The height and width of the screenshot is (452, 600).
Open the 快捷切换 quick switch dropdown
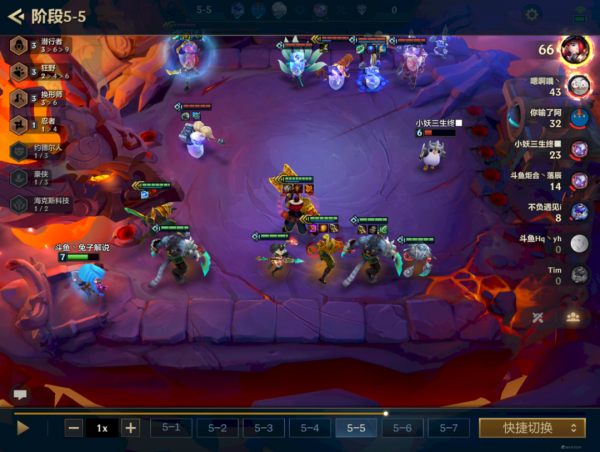531,427
